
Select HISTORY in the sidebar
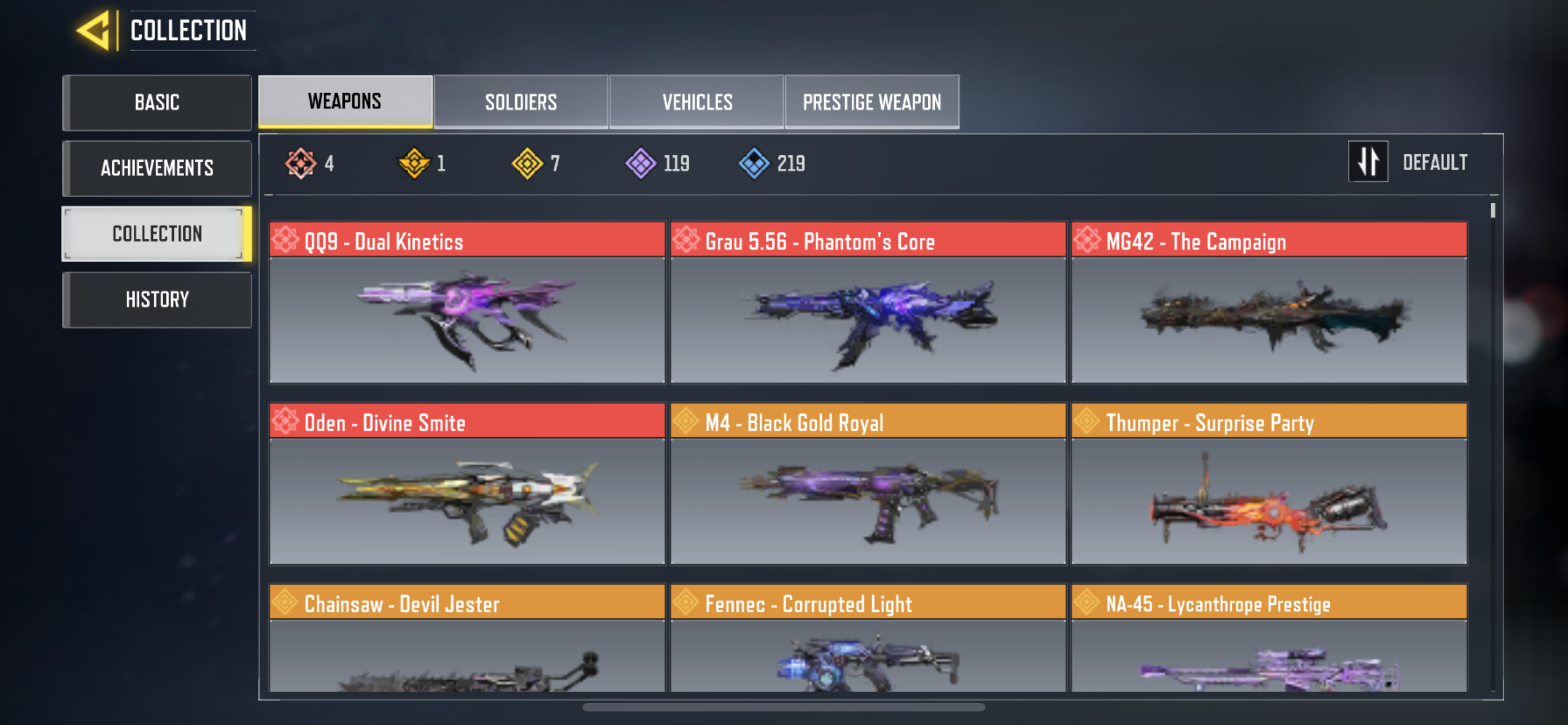(157, 299)
